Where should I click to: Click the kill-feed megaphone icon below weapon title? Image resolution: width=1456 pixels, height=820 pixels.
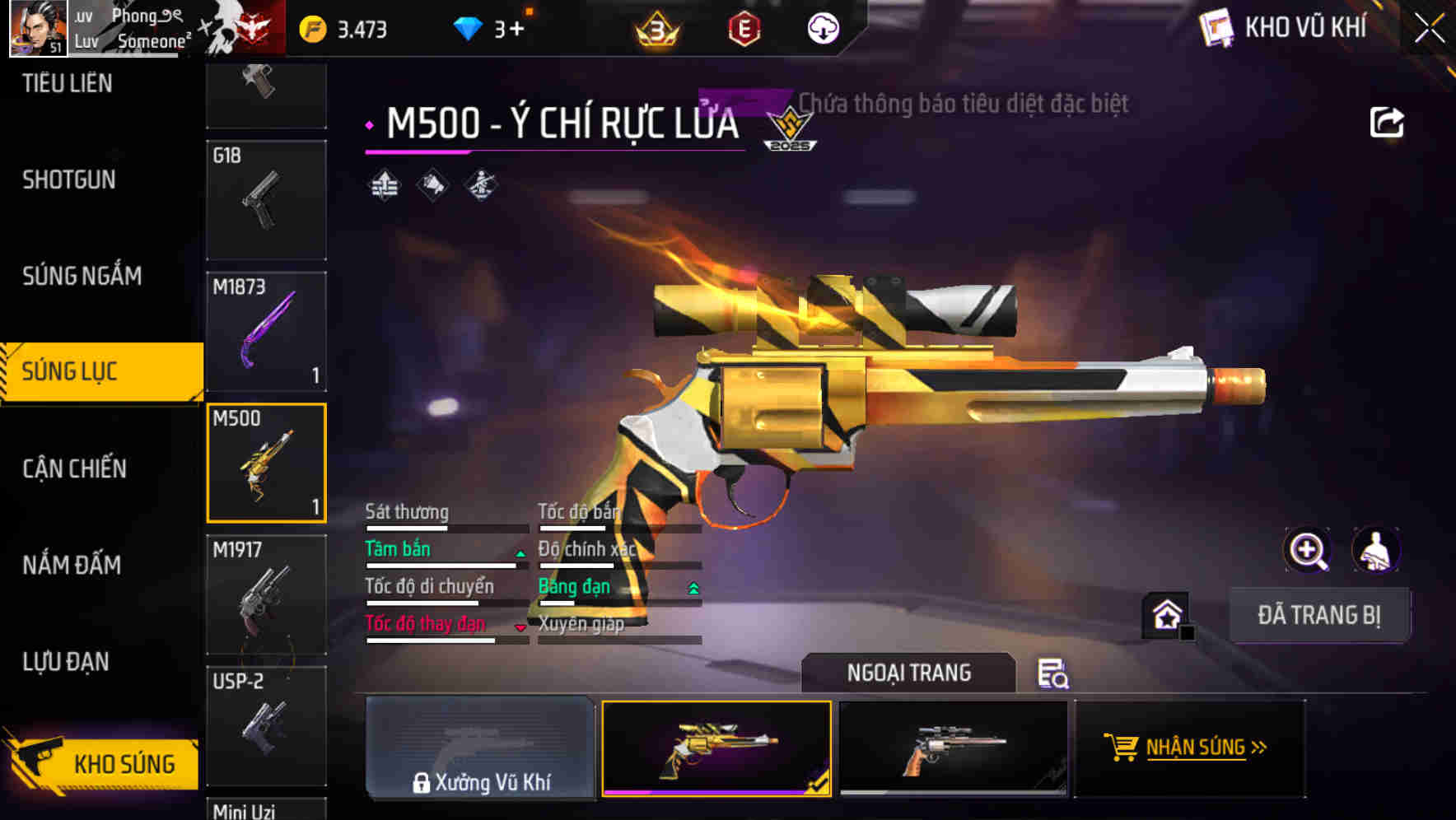[432, 184]
